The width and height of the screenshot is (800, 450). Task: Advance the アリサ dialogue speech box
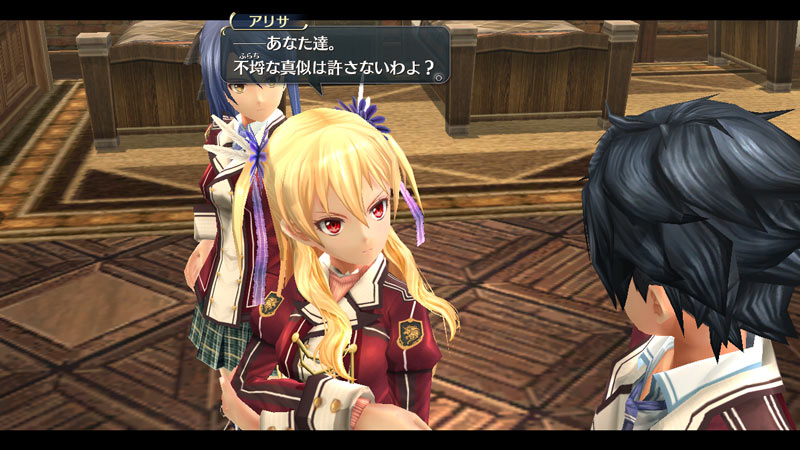click(335, 58)
